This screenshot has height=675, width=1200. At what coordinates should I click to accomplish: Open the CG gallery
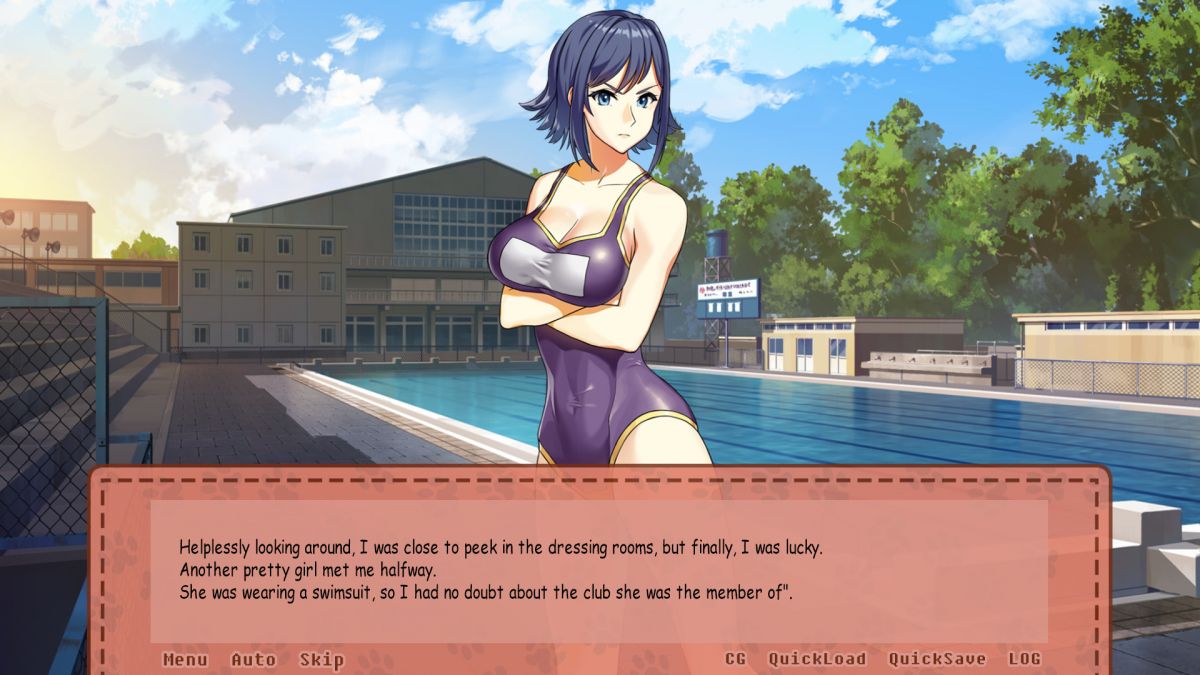tap(735, 659)
